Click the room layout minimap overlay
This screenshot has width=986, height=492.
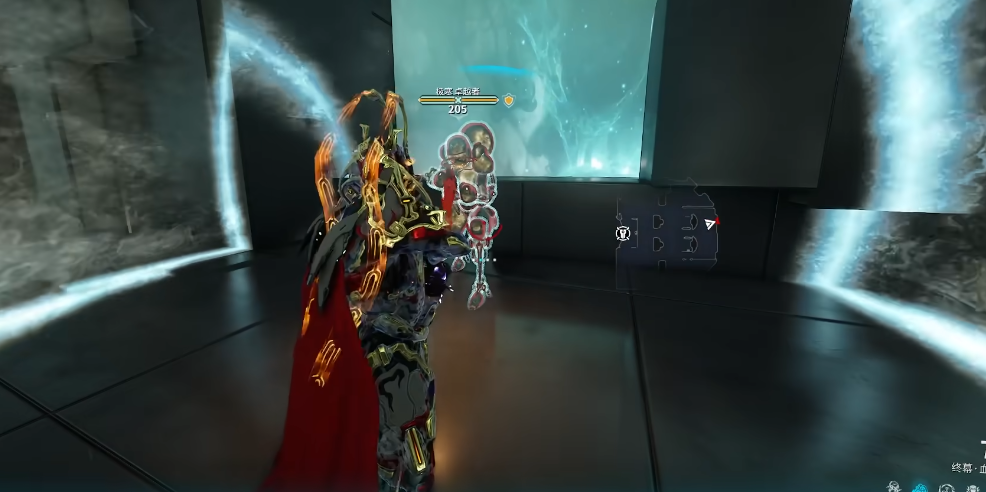(666, 232)
